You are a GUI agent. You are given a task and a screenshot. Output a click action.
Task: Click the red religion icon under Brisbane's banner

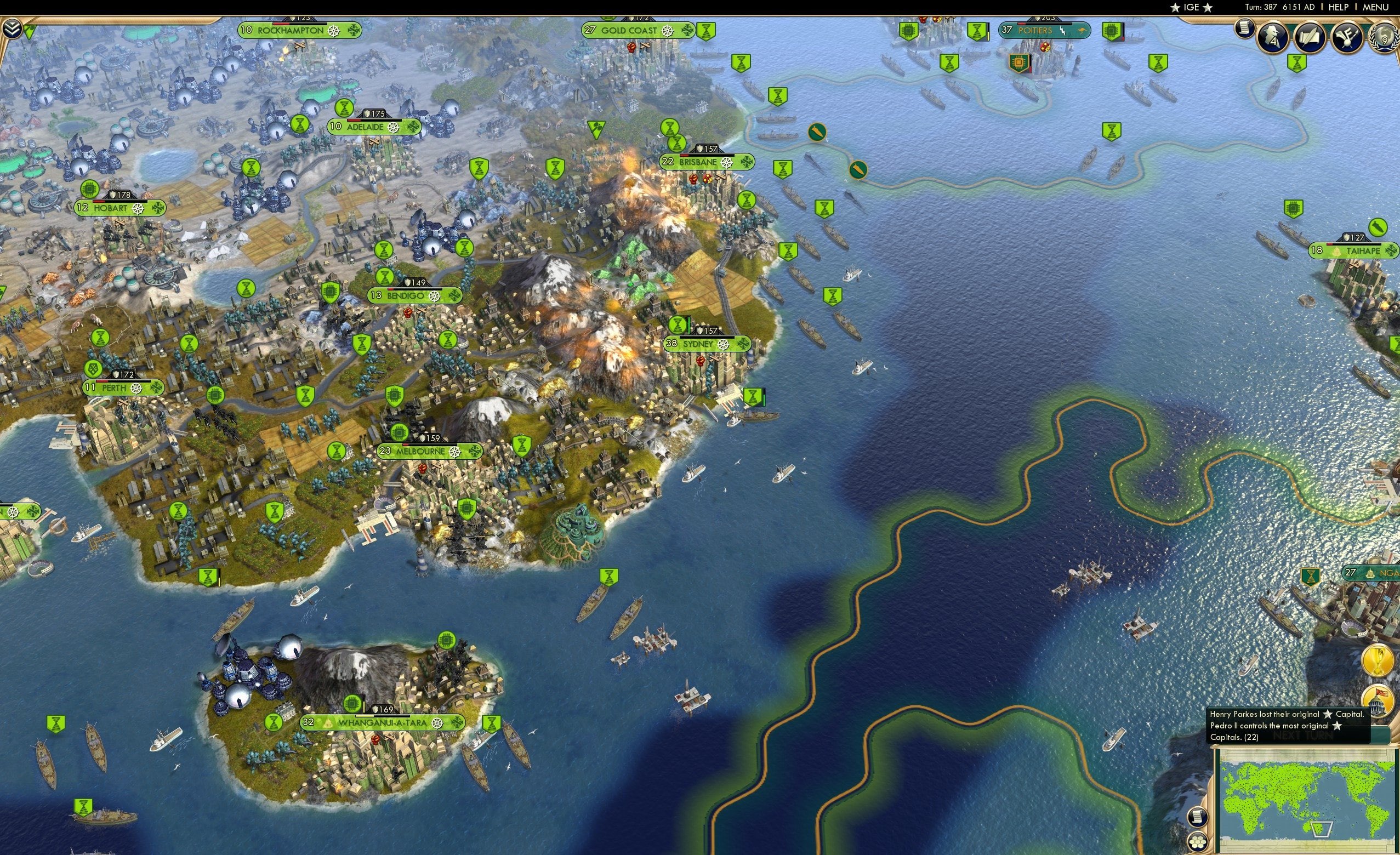click(706, 180)
